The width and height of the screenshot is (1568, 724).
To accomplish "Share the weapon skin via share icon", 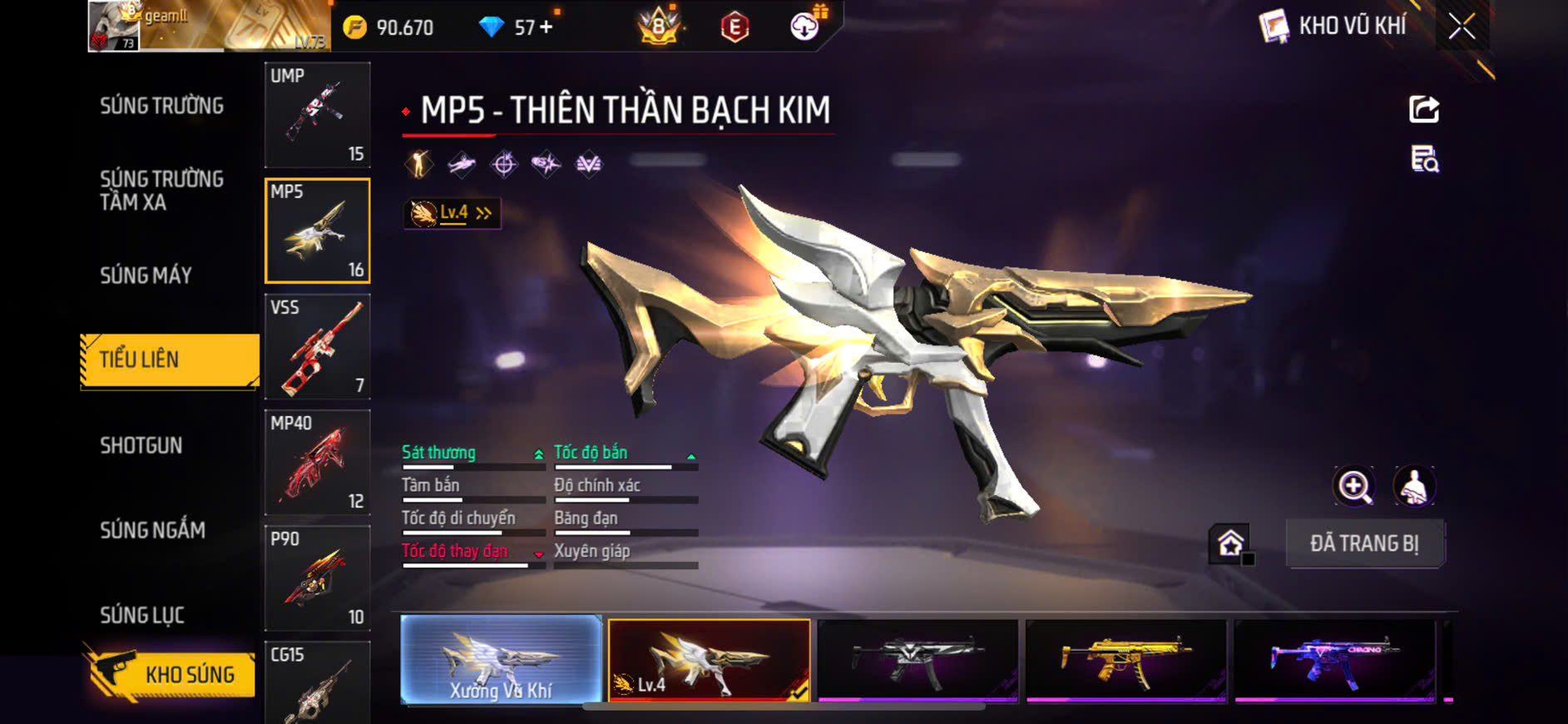I will pos(1424,109).
